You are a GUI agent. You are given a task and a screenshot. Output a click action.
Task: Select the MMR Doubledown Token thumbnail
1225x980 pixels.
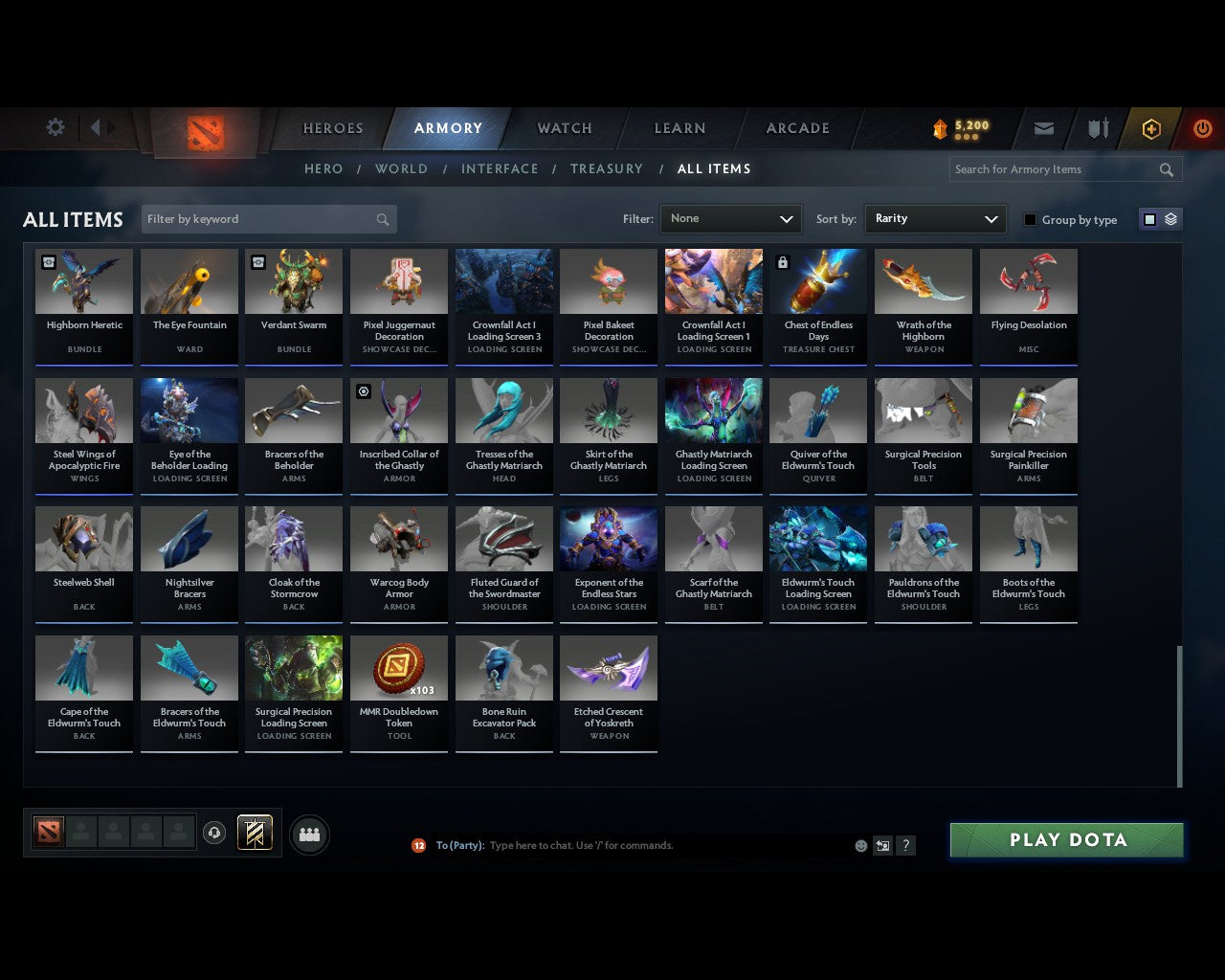(399, 667)
